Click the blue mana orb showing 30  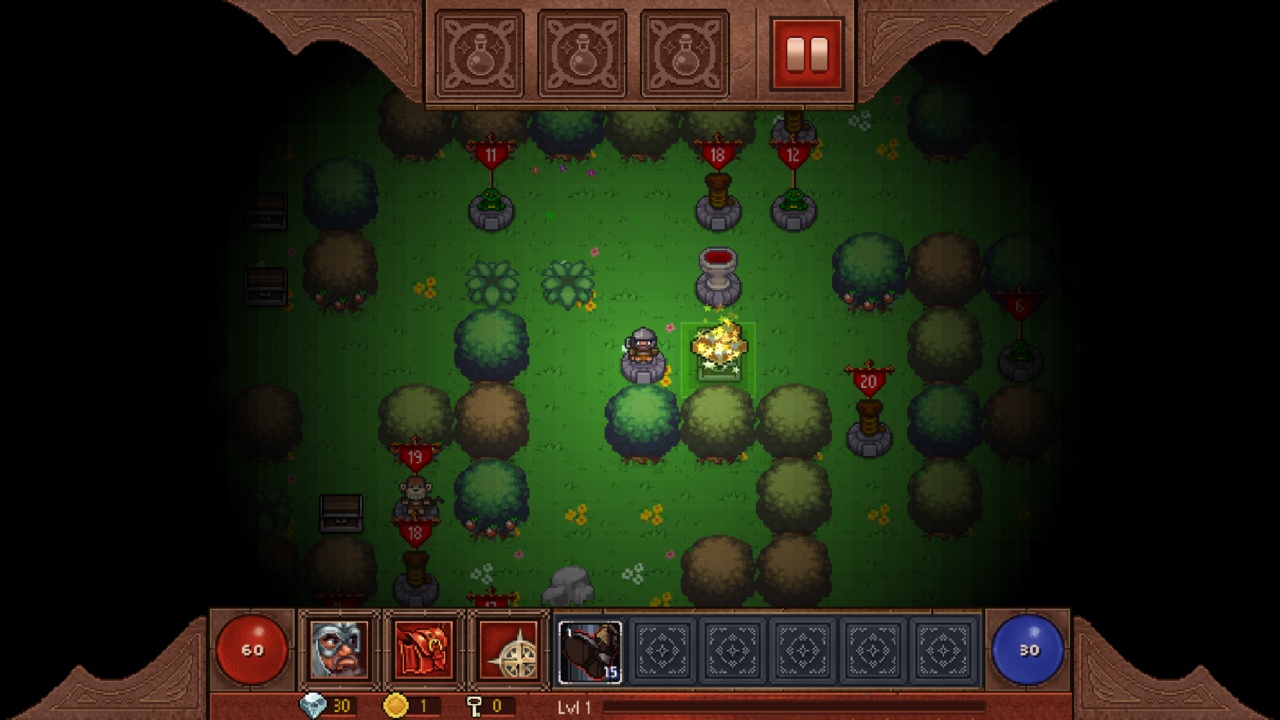[x=1028, y=648]
